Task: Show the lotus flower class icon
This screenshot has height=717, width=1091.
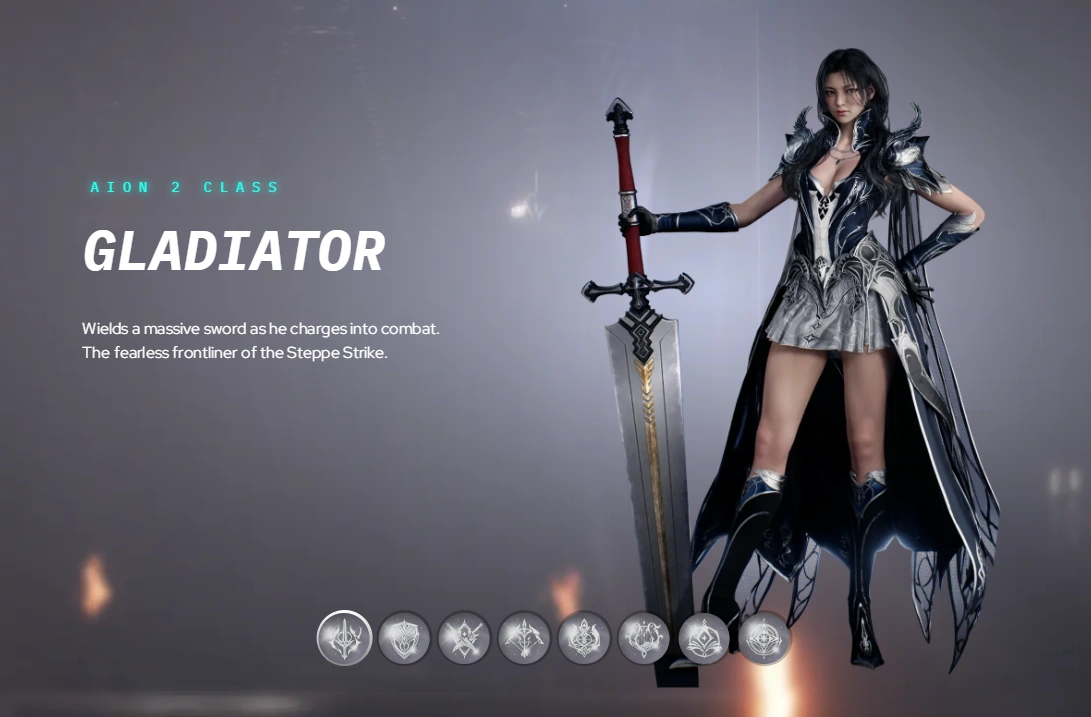Action: 704,638
